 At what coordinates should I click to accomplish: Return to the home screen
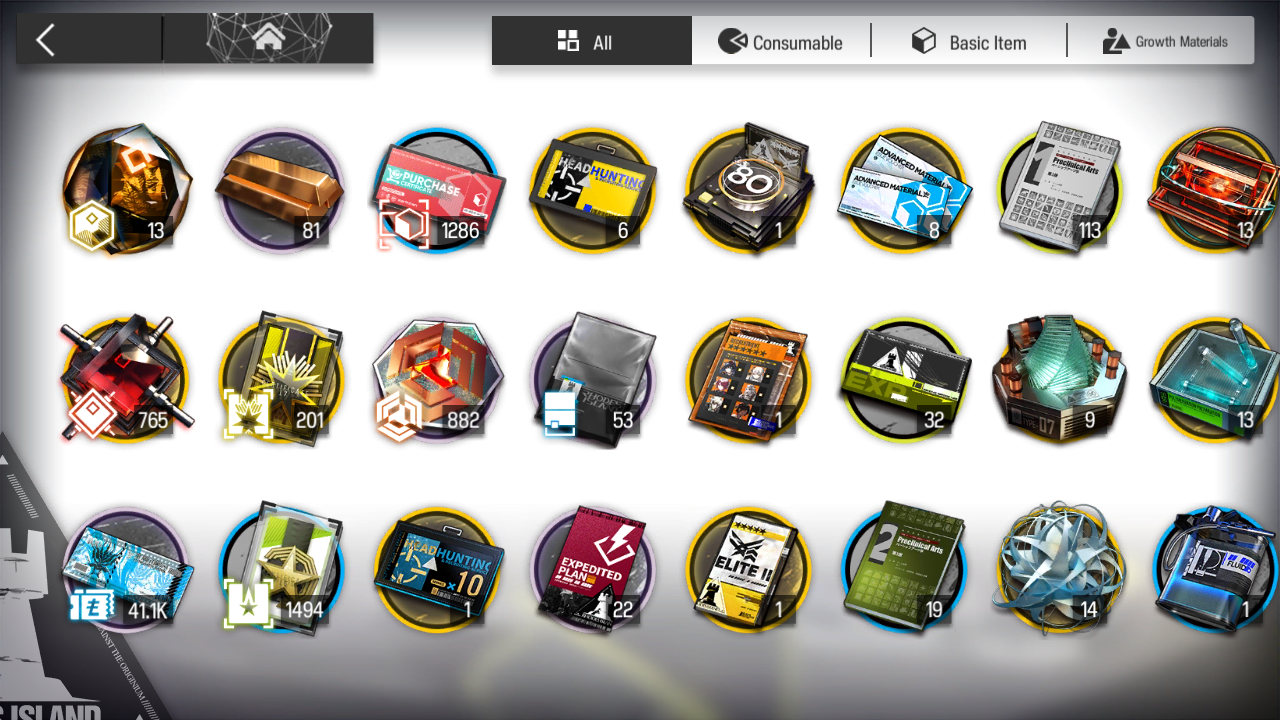[267, 40]
